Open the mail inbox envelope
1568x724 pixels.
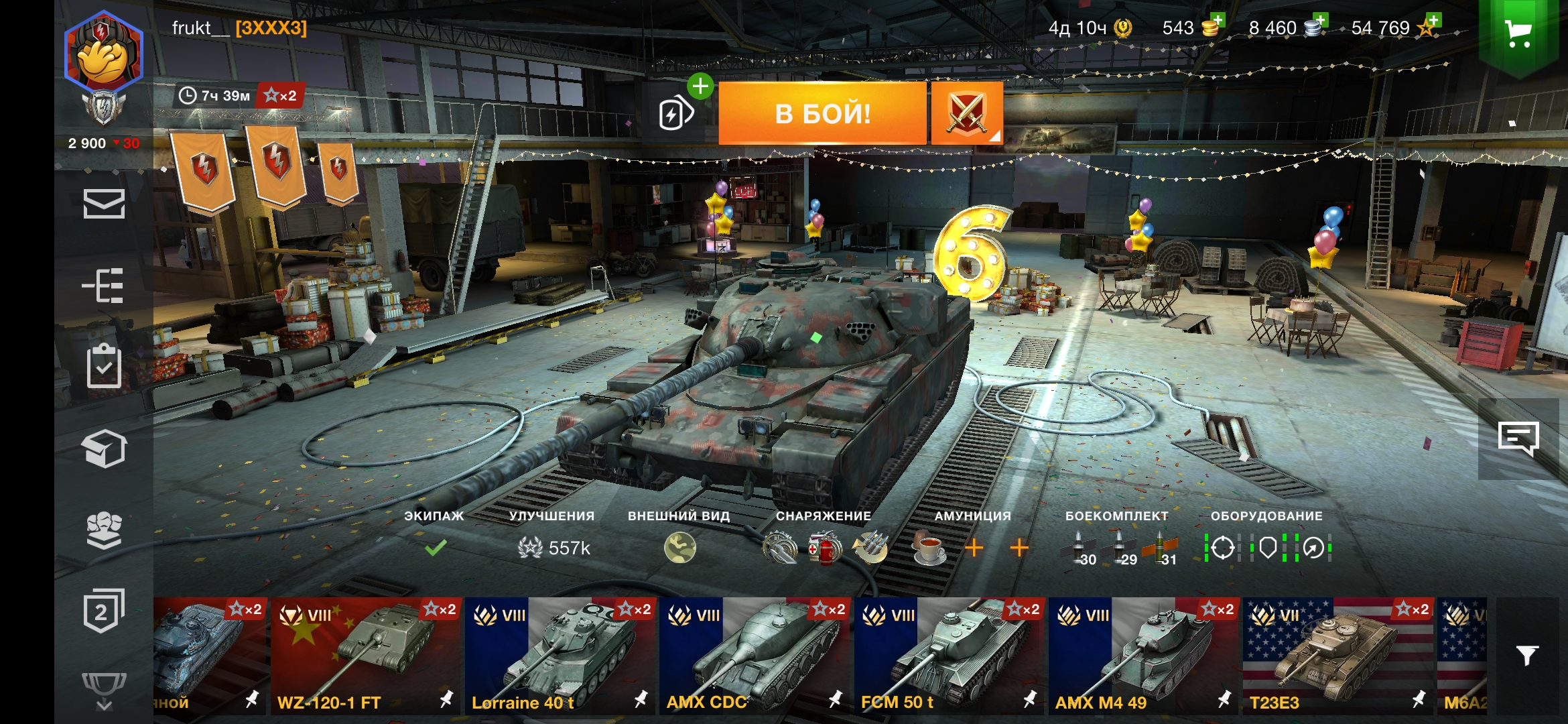point(104,204)
